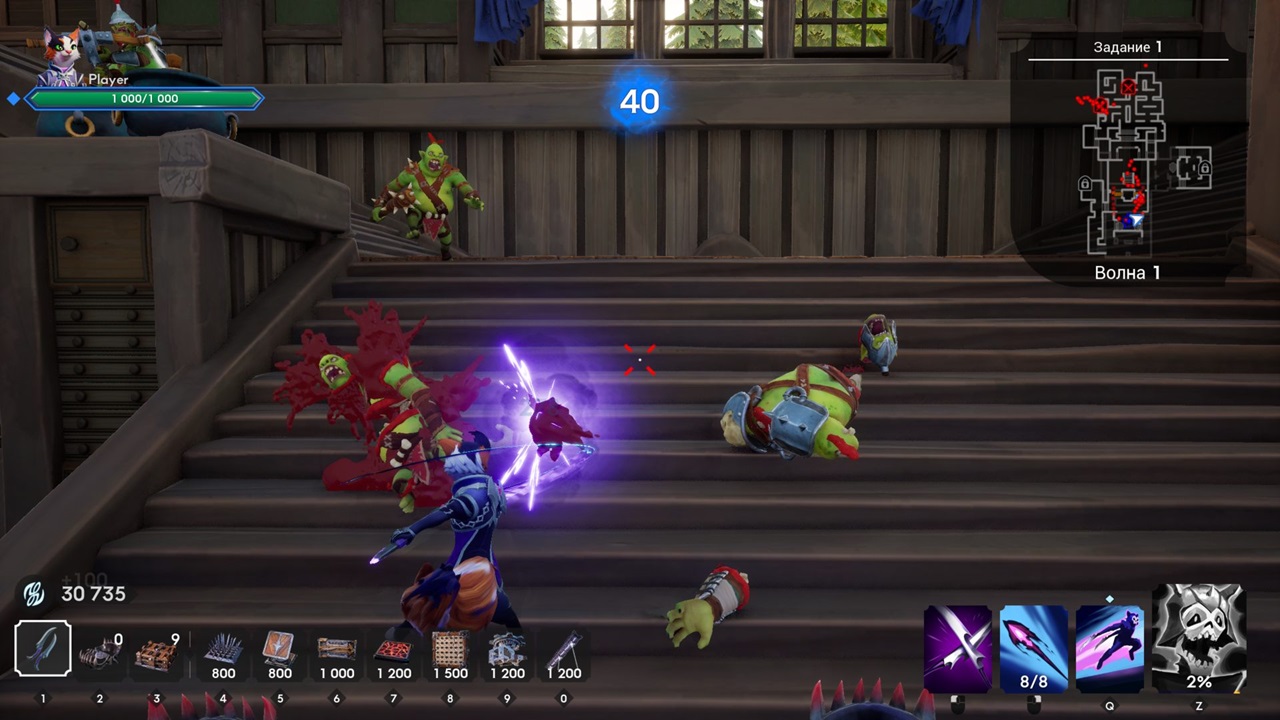Select the grinder trap priced 1 500
Viewport: 1280px width, 720px height.
coord(450,648)
